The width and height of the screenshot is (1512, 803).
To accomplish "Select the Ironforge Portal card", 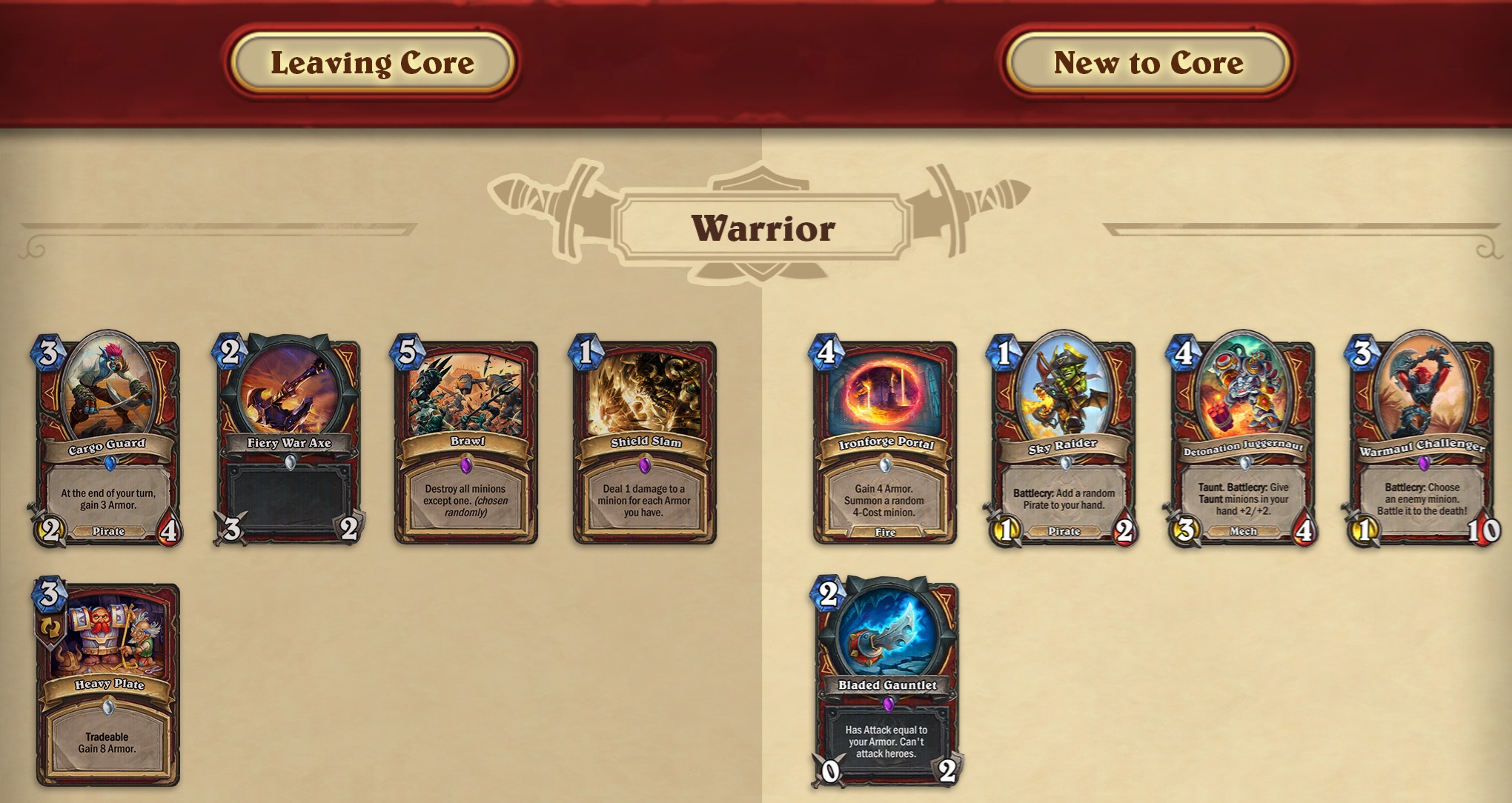I will [x=885, y=442].
